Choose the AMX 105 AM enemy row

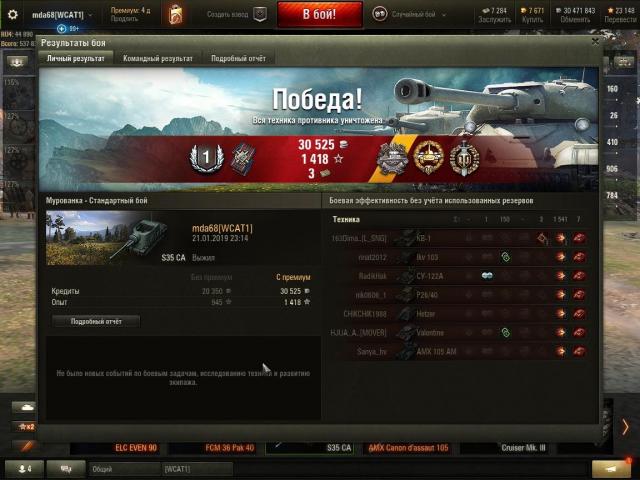[459, 352]
